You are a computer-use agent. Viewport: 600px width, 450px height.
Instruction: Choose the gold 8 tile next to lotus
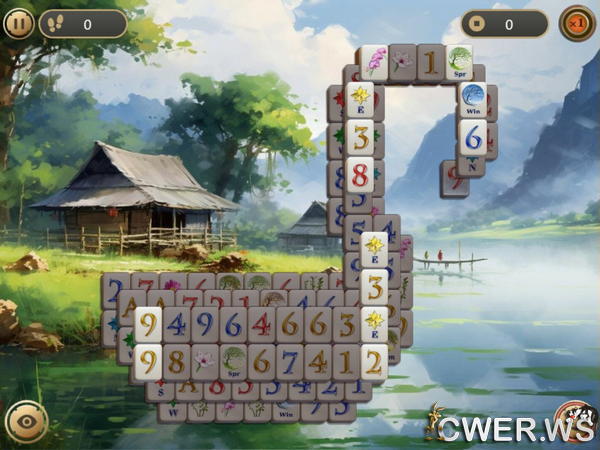pyautogui.click(x=176, y=360)
